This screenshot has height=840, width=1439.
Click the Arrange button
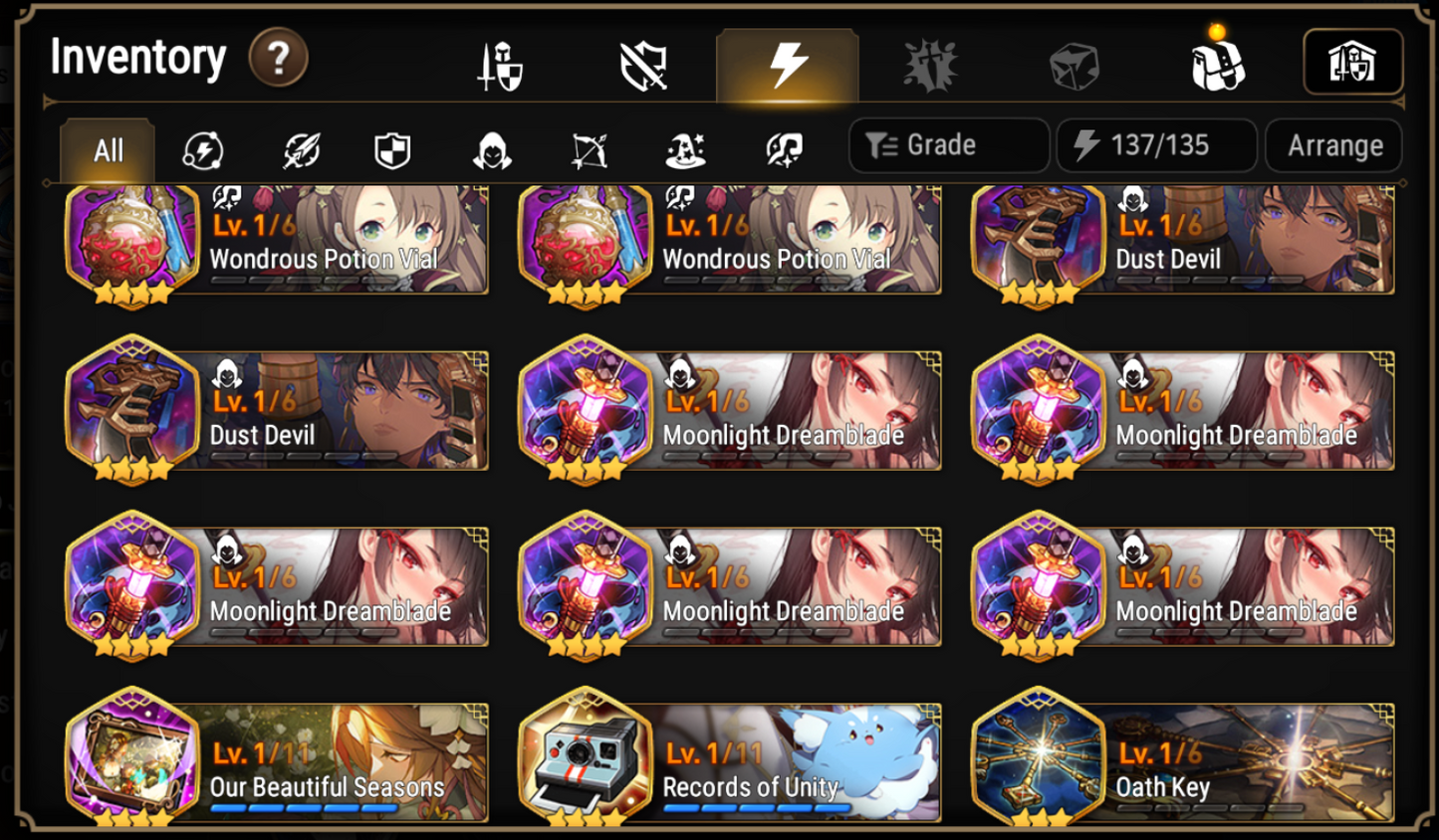pyautogui.click(x=1334, y=145)
